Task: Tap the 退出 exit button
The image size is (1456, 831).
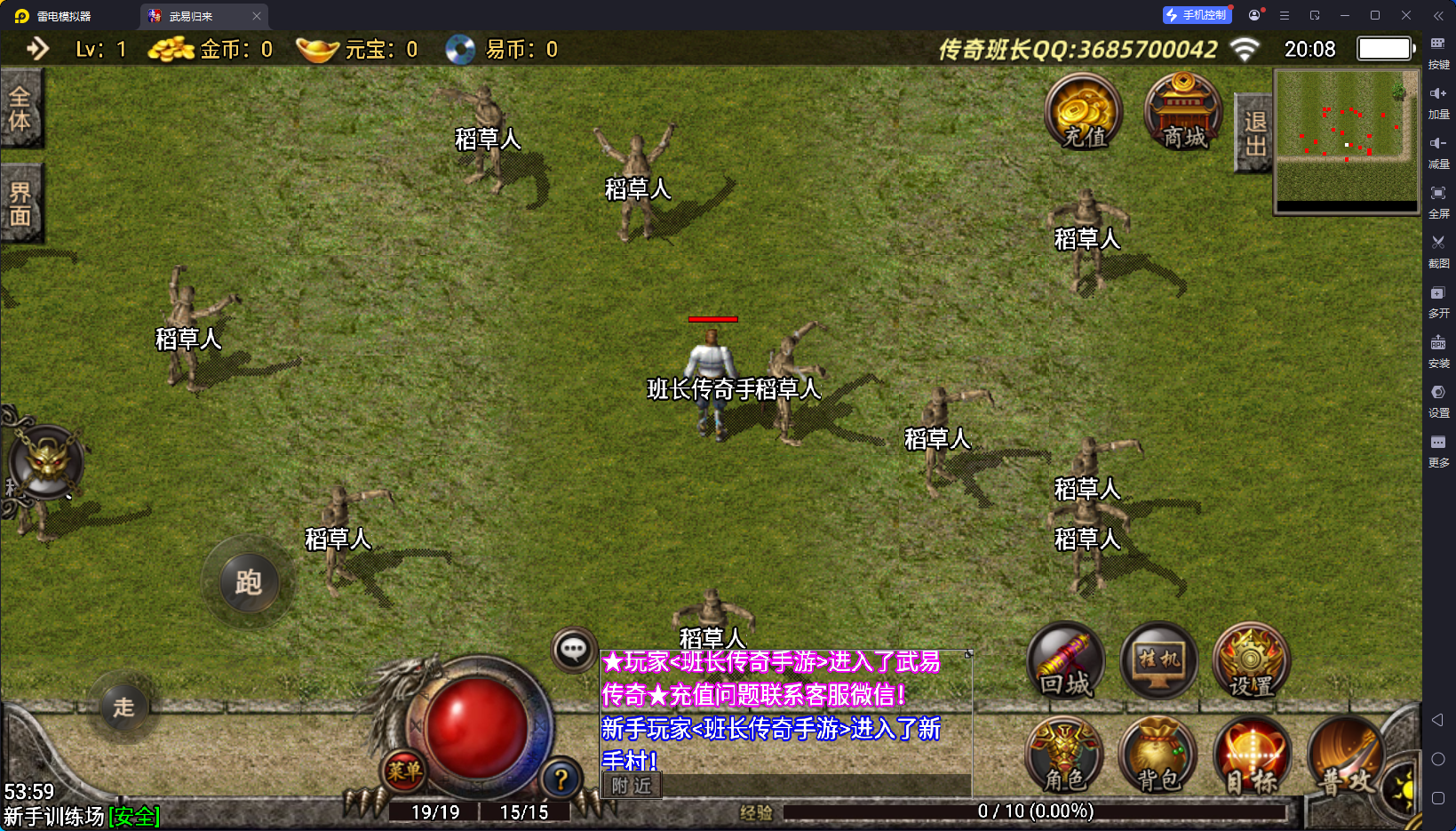Action: pos(1253,133)
